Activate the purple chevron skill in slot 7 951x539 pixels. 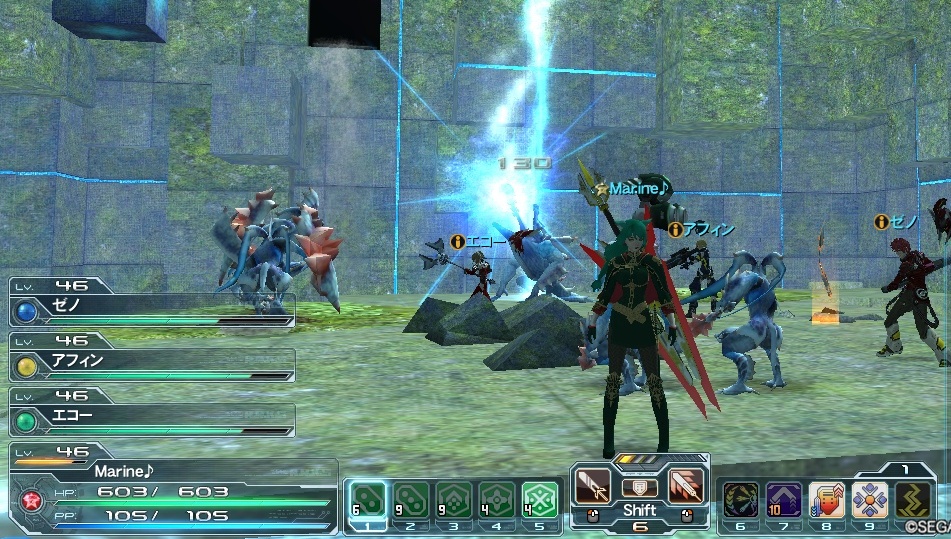(x=783, y=499)
